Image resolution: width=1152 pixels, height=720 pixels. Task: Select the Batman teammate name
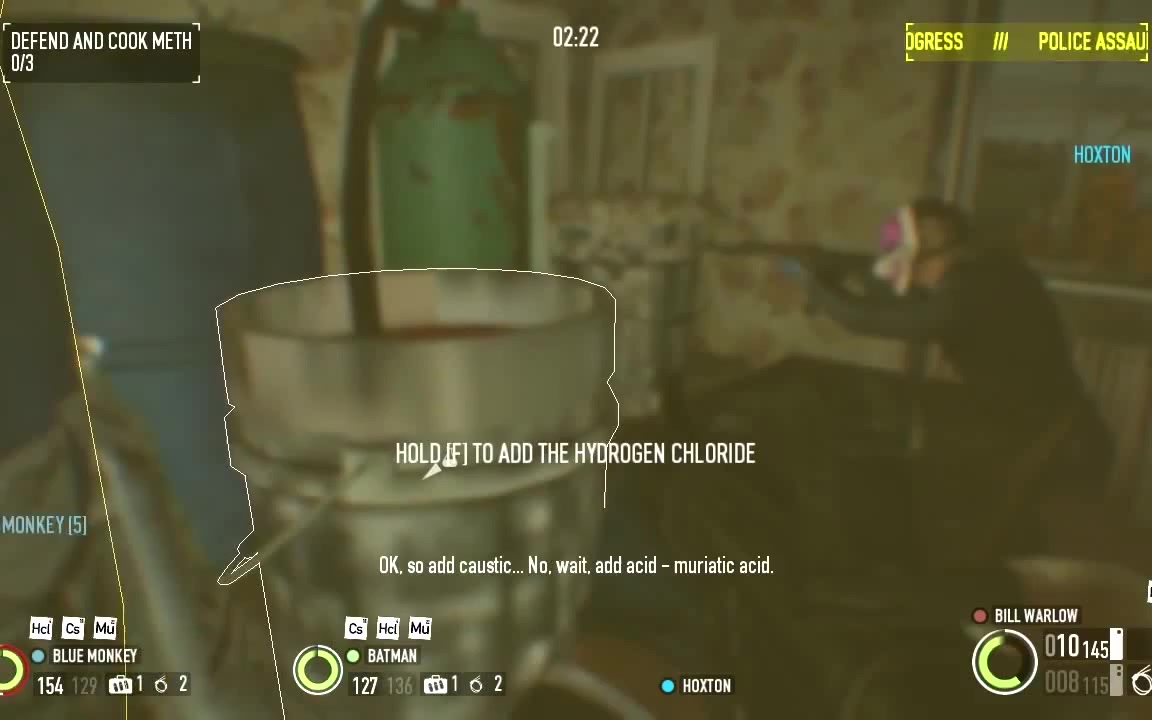392,656
